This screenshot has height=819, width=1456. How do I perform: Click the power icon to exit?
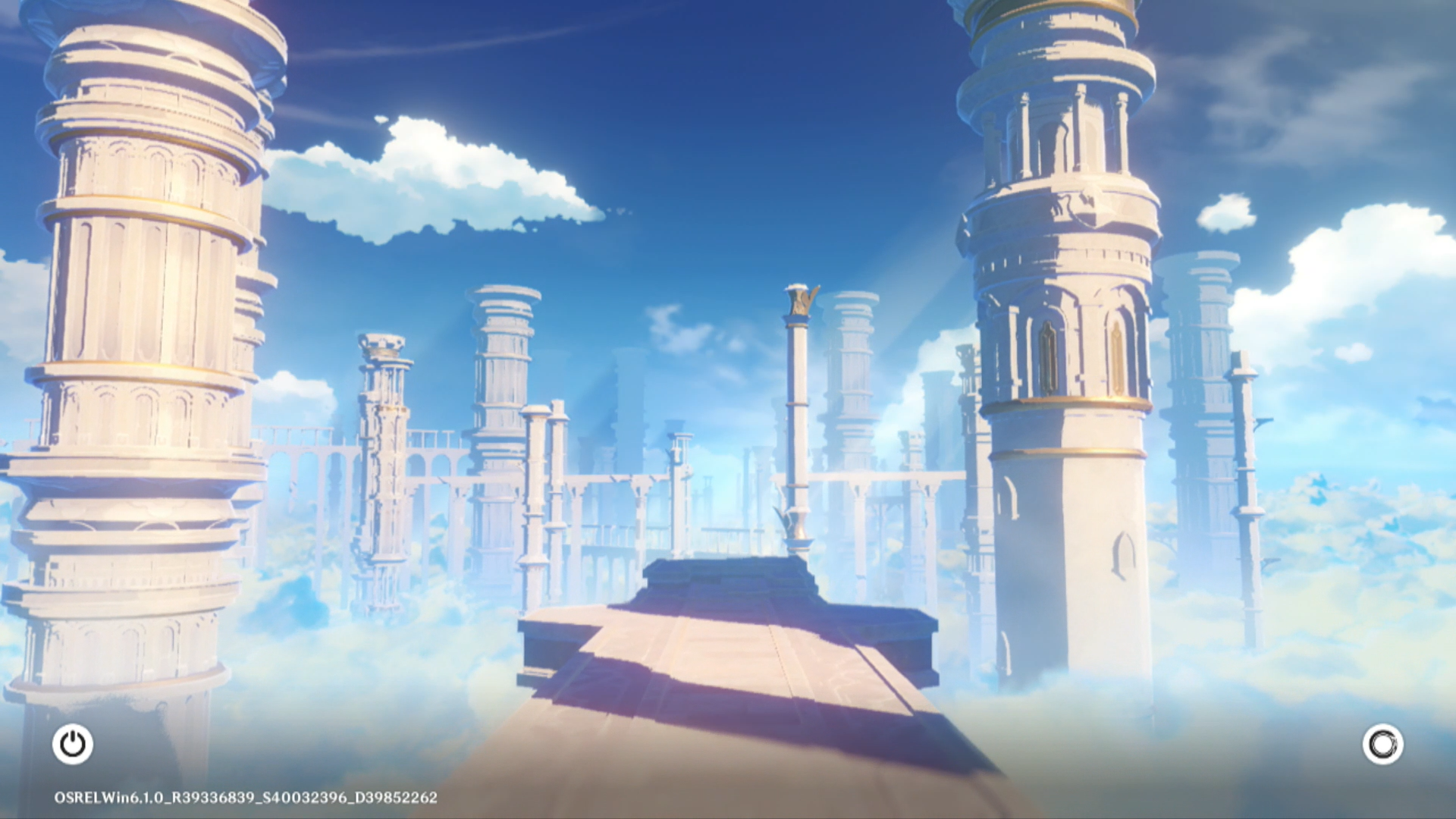[x=73, y=744]
